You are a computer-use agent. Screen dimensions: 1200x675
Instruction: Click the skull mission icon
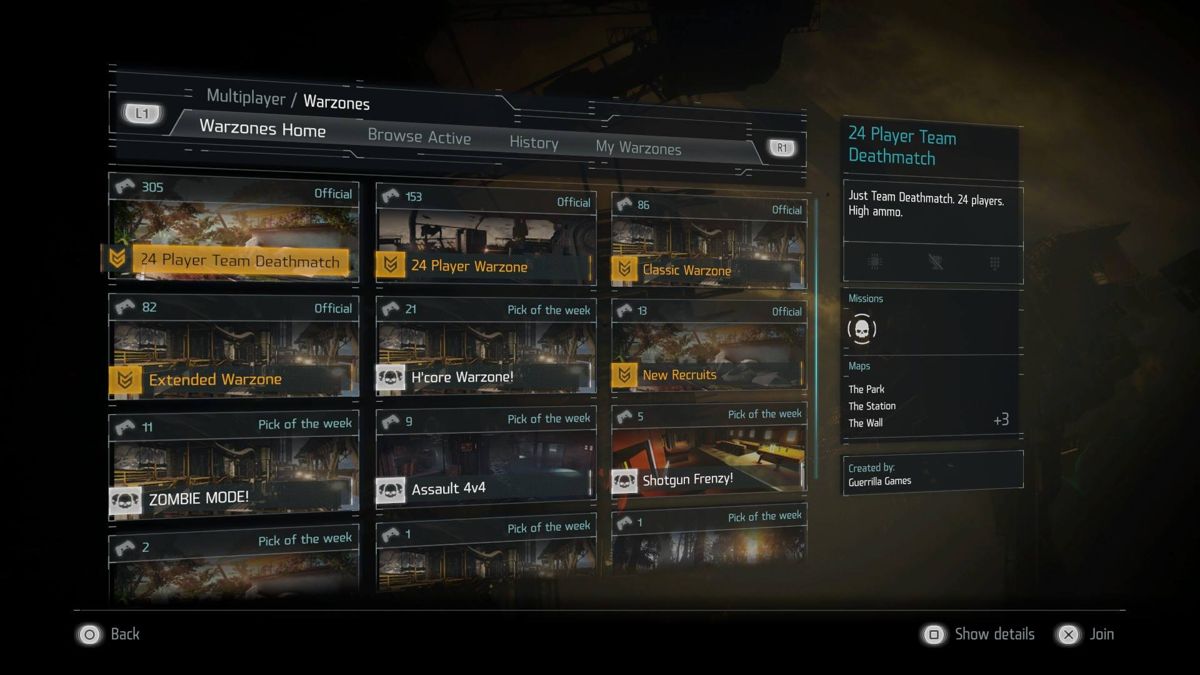861,328
